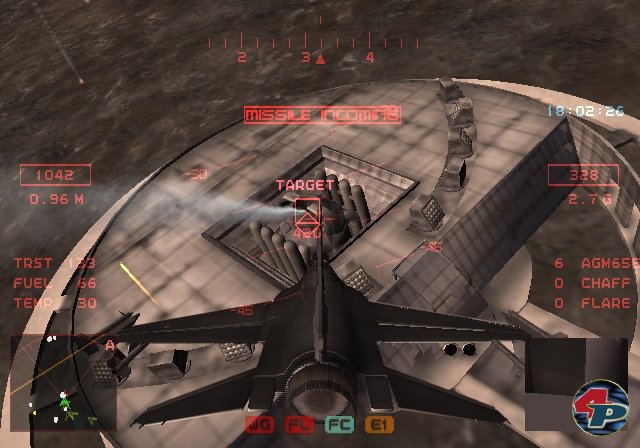Click the TARGET lock reticle
The image size is (640, 448).
307,212
